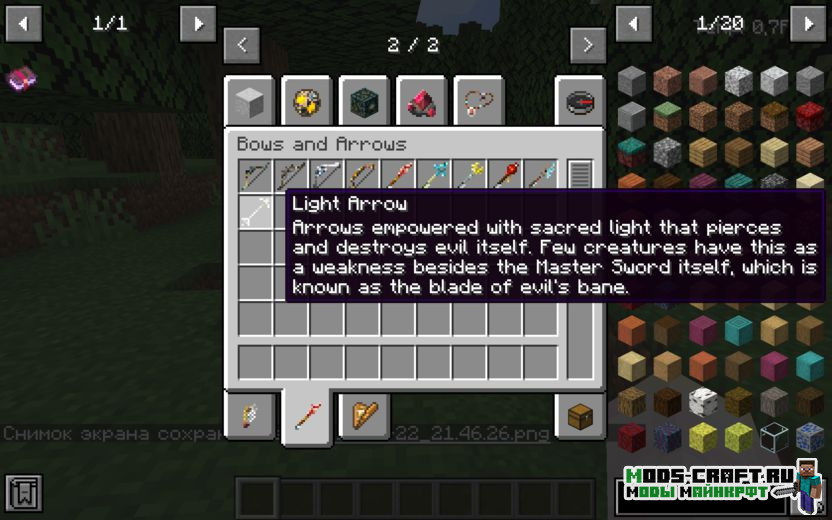Open the dark teal block tab
Viewport: 832px width, 520px height.
click(x=364, y=101)
